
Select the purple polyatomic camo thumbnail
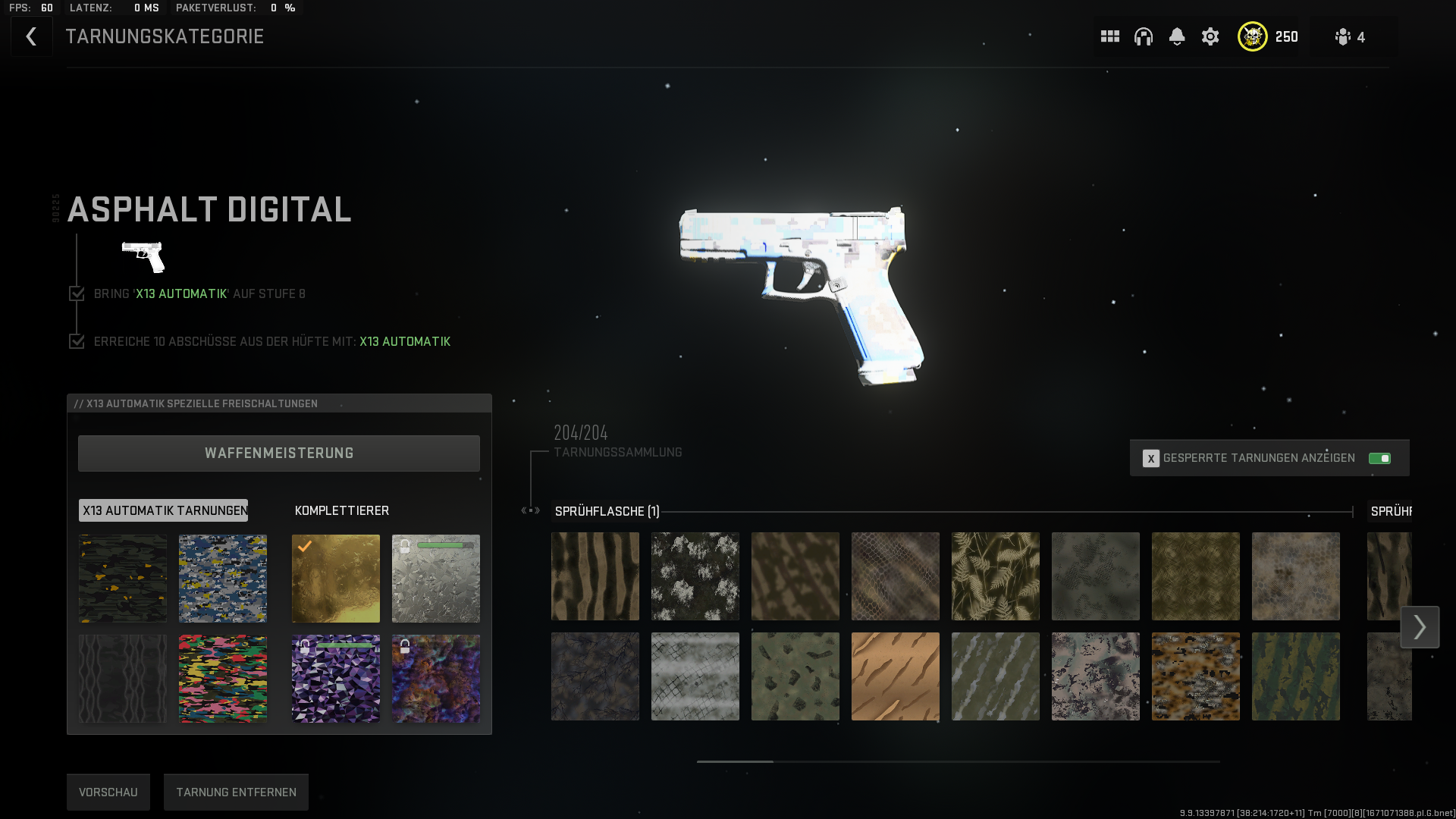336,679
